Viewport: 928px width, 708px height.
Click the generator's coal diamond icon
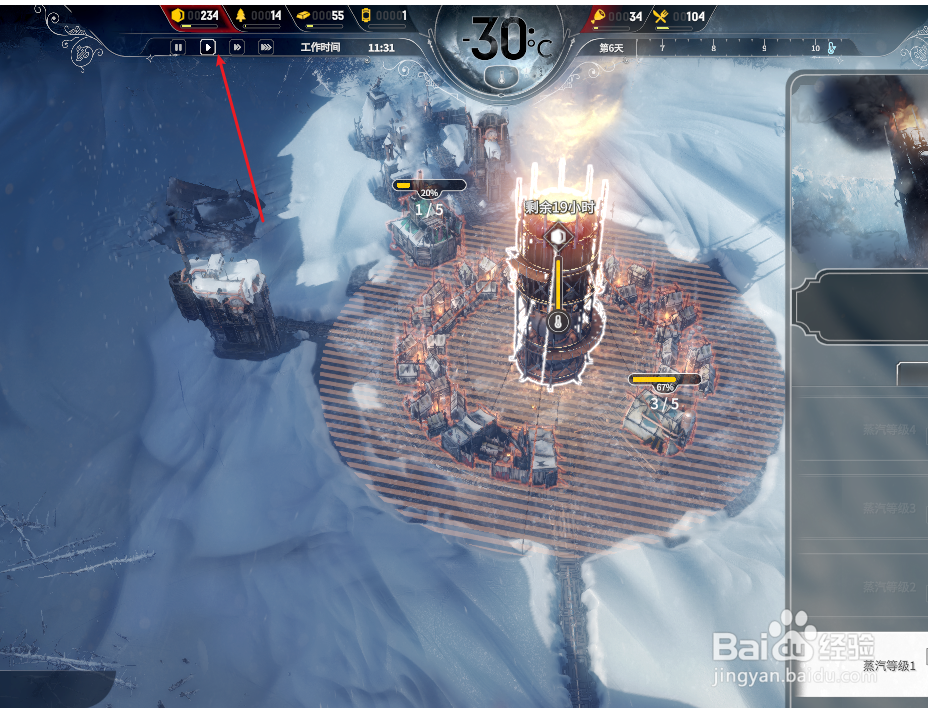[559, 237]
